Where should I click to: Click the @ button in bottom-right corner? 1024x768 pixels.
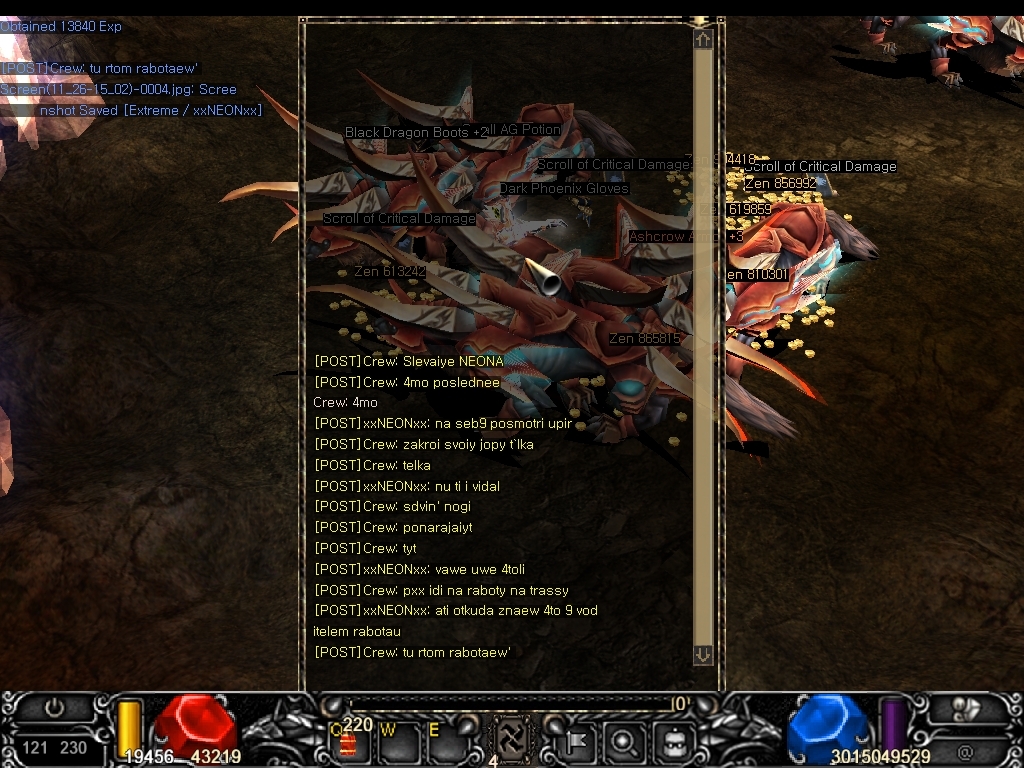click(965, 752)
